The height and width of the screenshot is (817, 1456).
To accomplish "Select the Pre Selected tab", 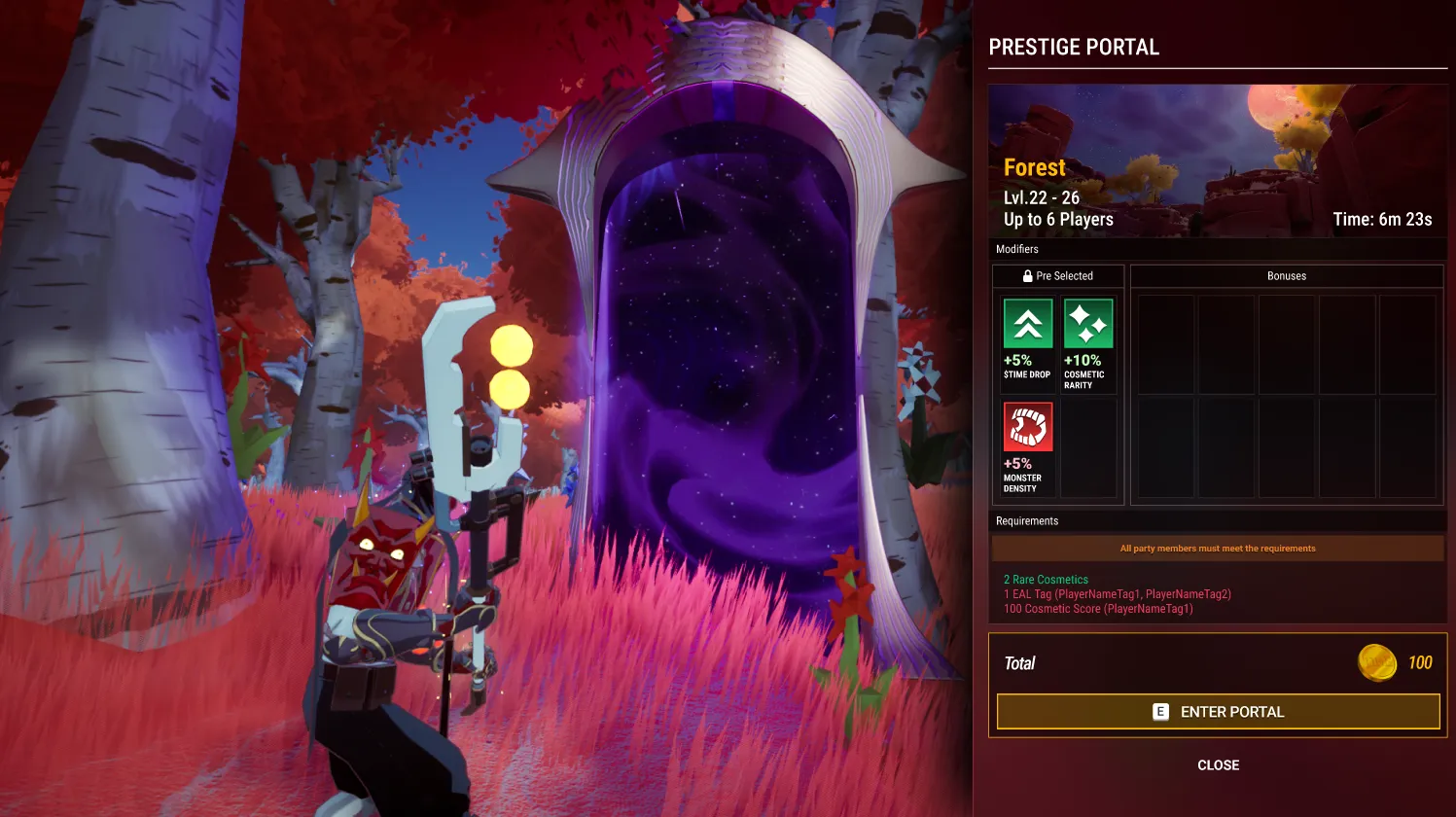I will (1057, 275).
